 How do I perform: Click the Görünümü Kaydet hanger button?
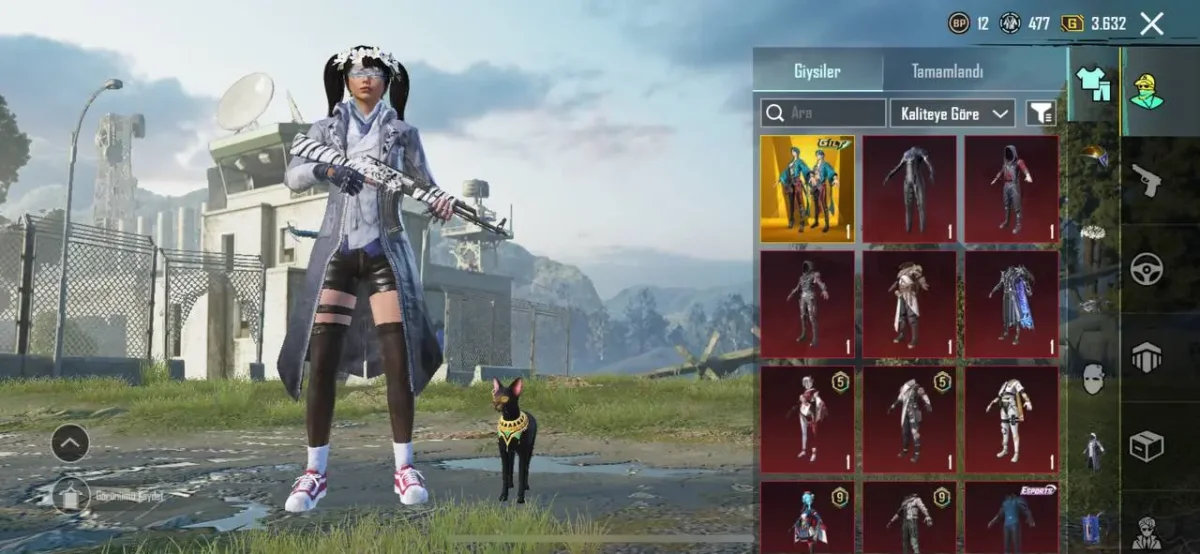[71, 494]
